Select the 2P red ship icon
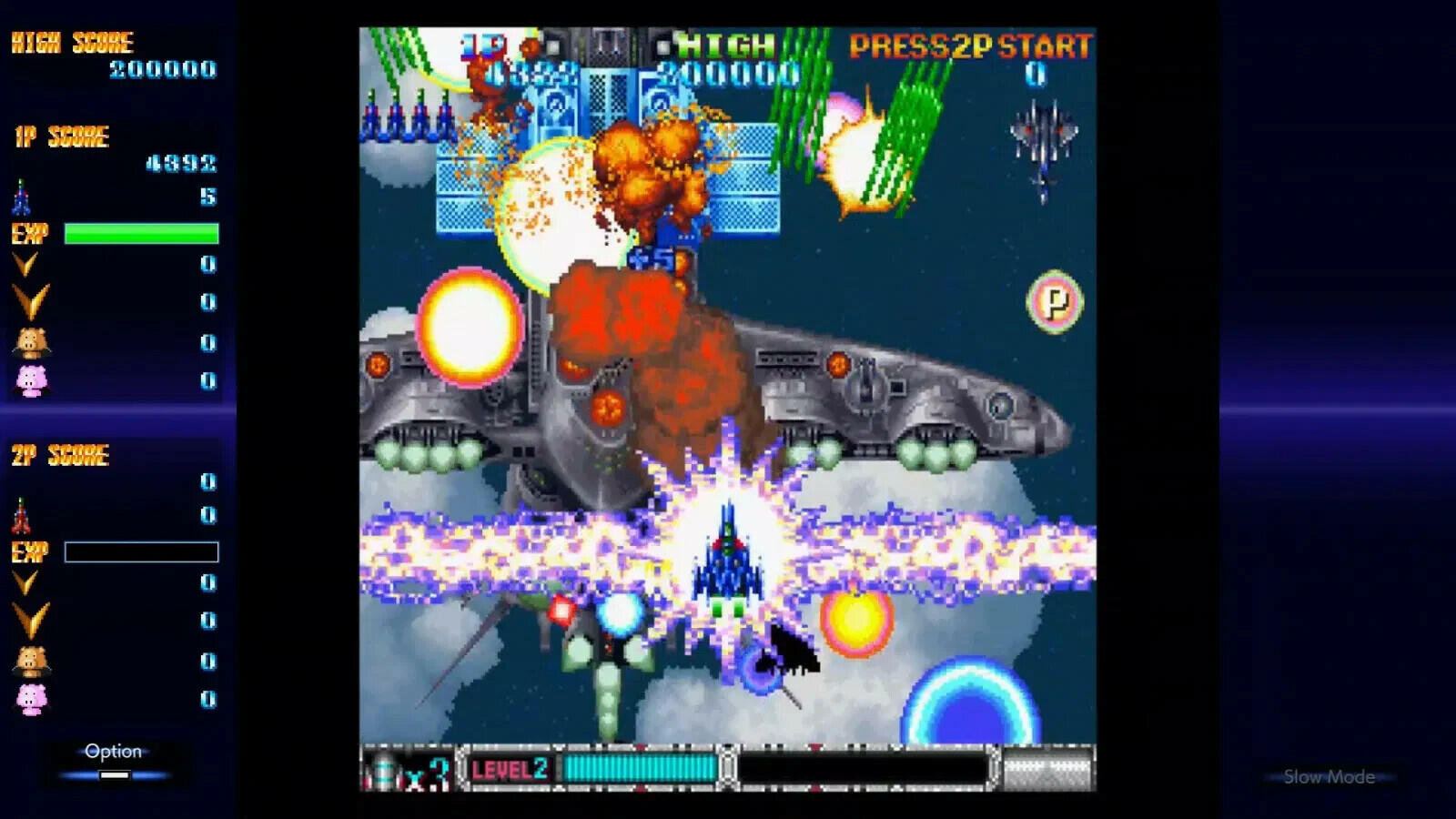This screenshot has height=819, width=1456. click(23, 513)
